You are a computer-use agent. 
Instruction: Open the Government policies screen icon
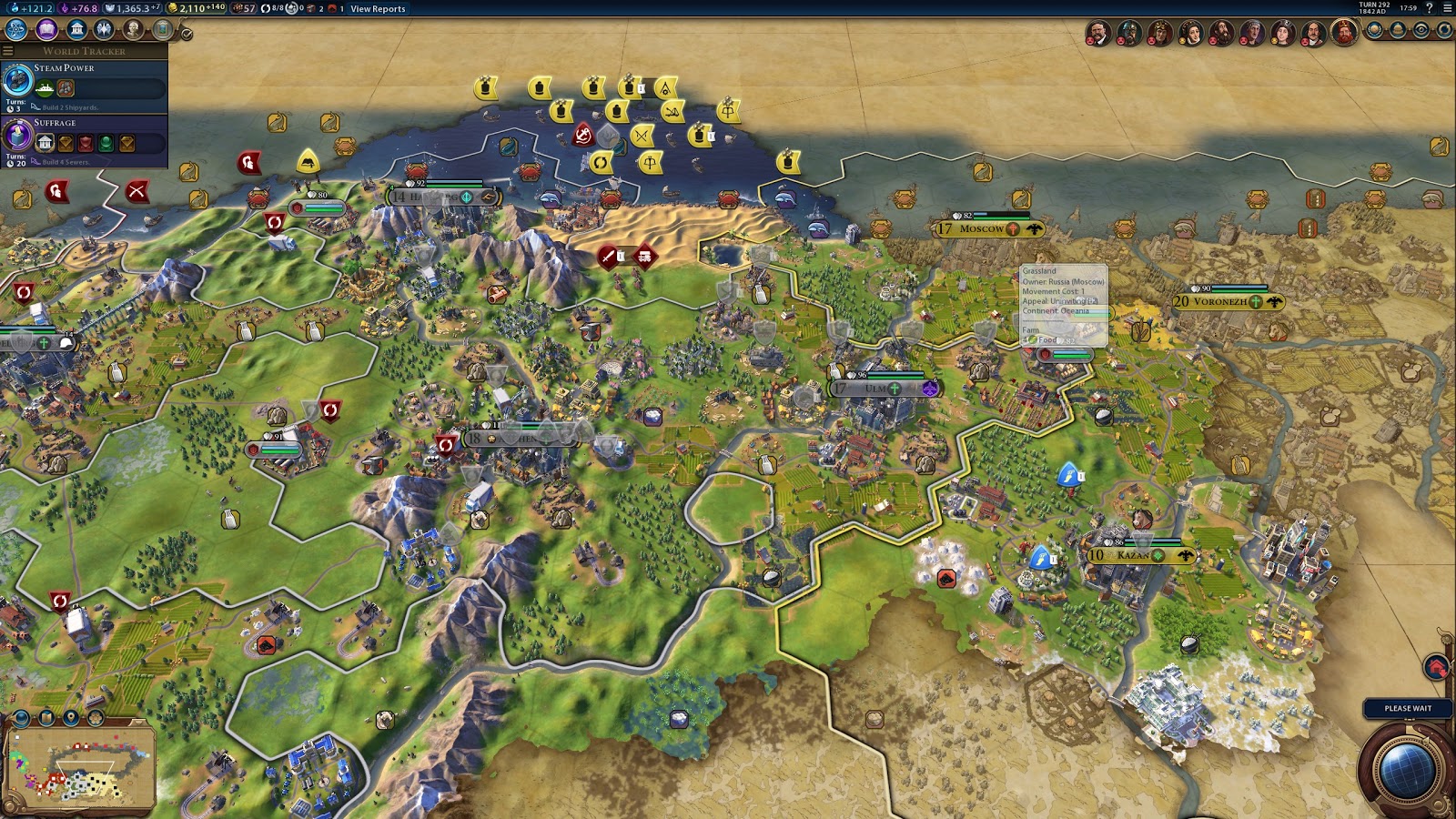pyautogui.click(x=76, y=29)
